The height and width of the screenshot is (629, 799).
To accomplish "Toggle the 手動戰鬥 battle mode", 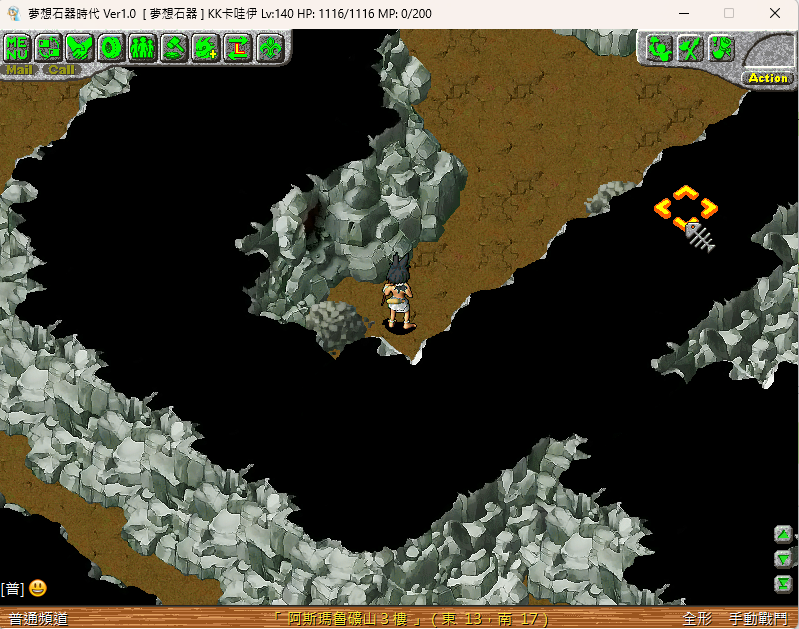I will [759, 619].
